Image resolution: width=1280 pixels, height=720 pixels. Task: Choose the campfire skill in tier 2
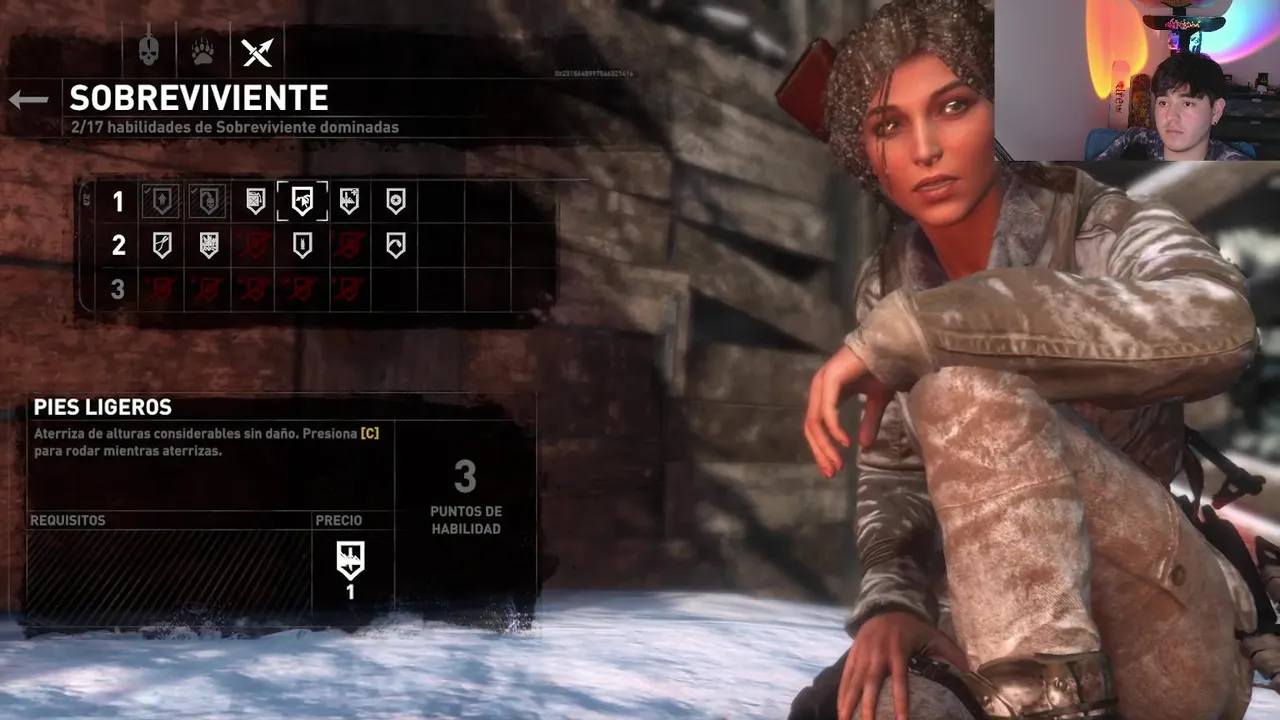[208, 245]
